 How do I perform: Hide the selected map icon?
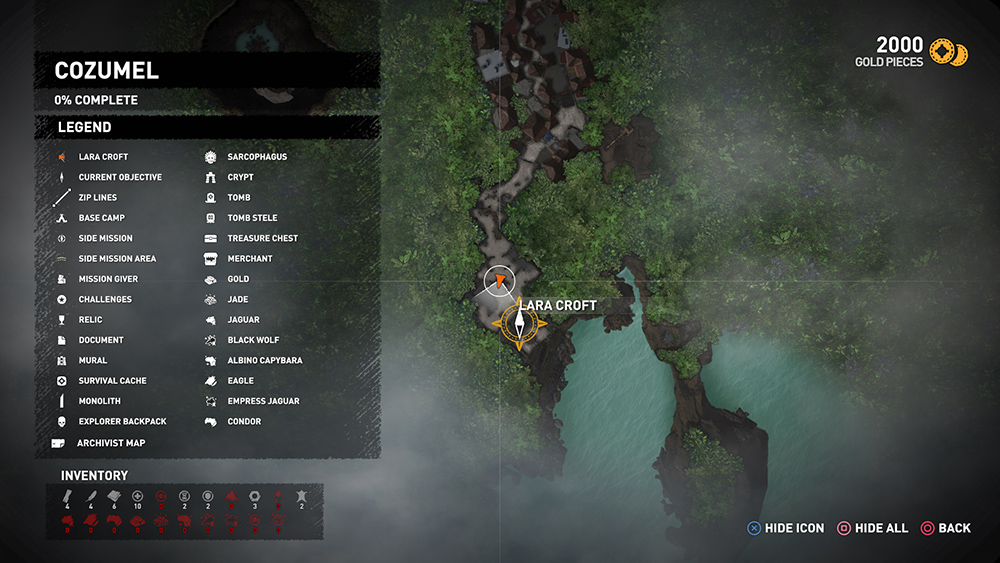(x=785, y=528)
